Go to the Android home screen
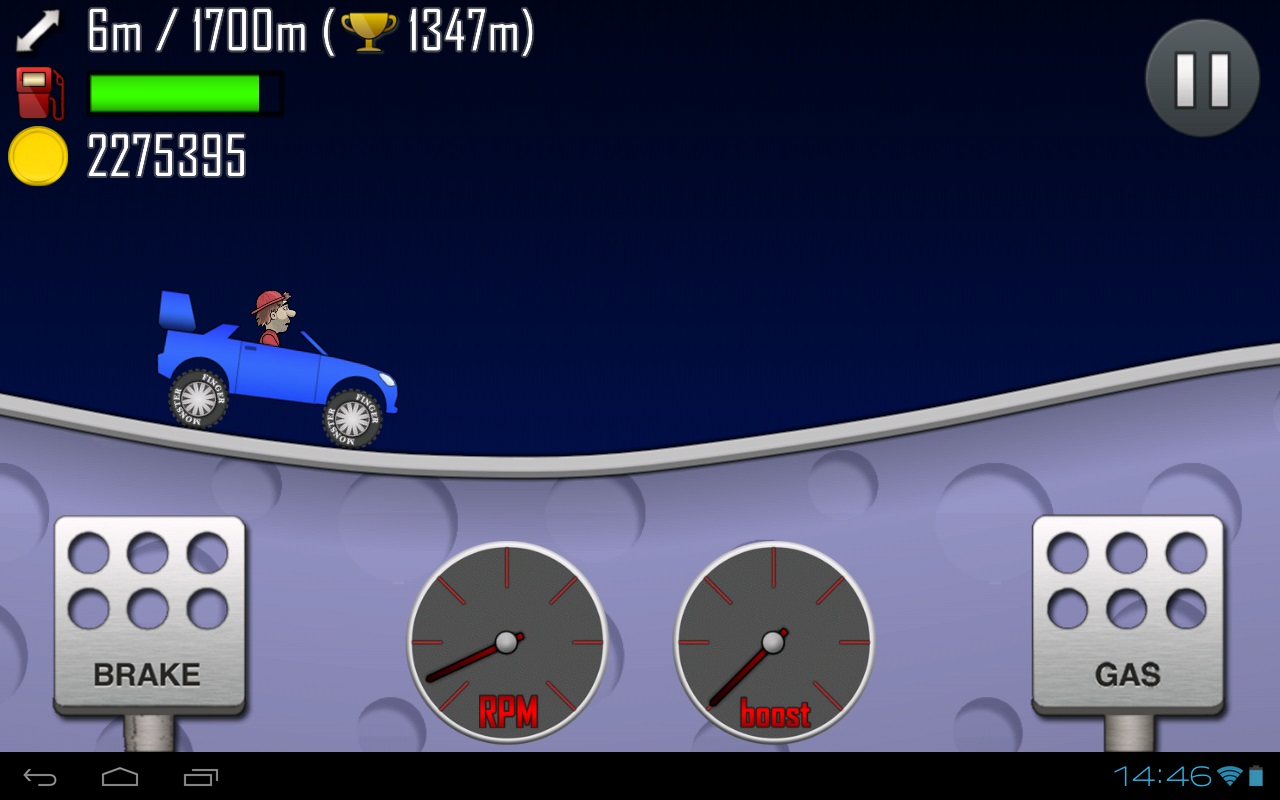 point(120,777)
